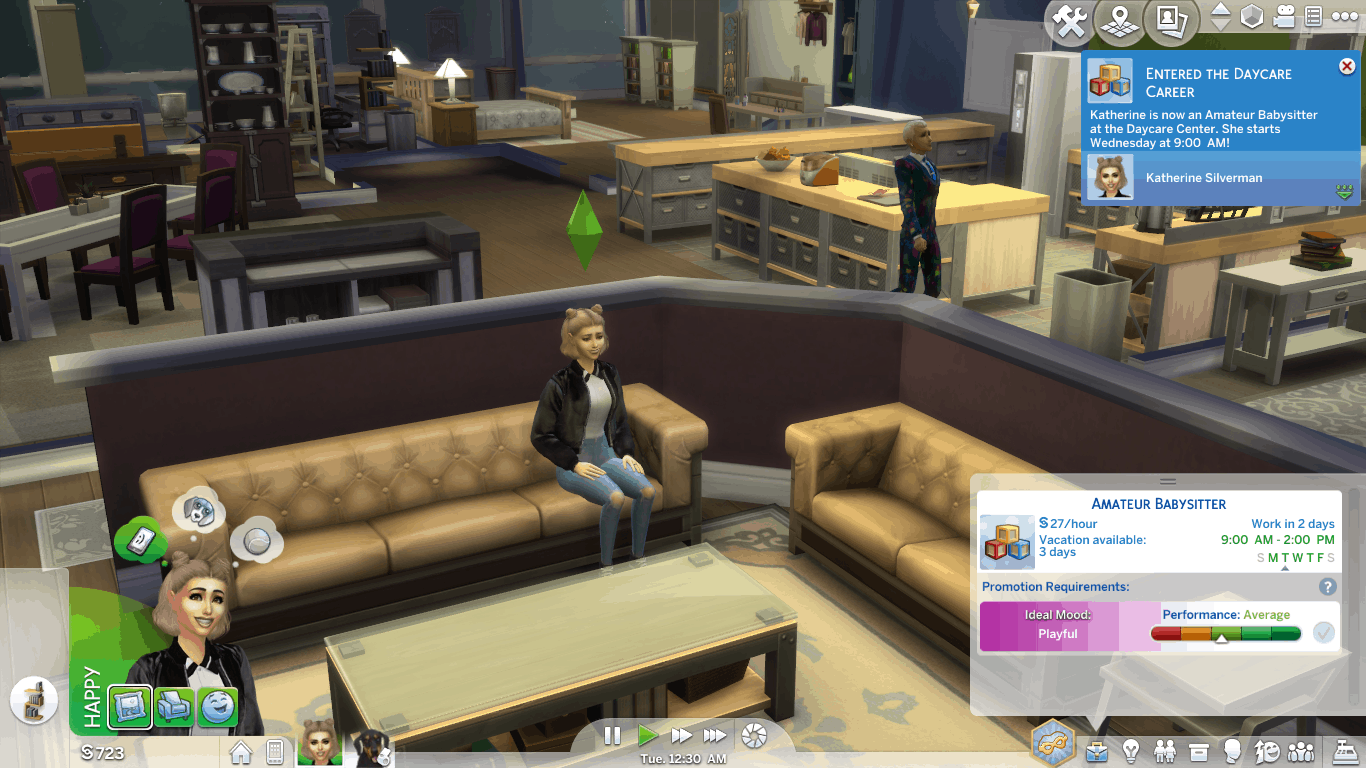Pause the game

[613, 736]
